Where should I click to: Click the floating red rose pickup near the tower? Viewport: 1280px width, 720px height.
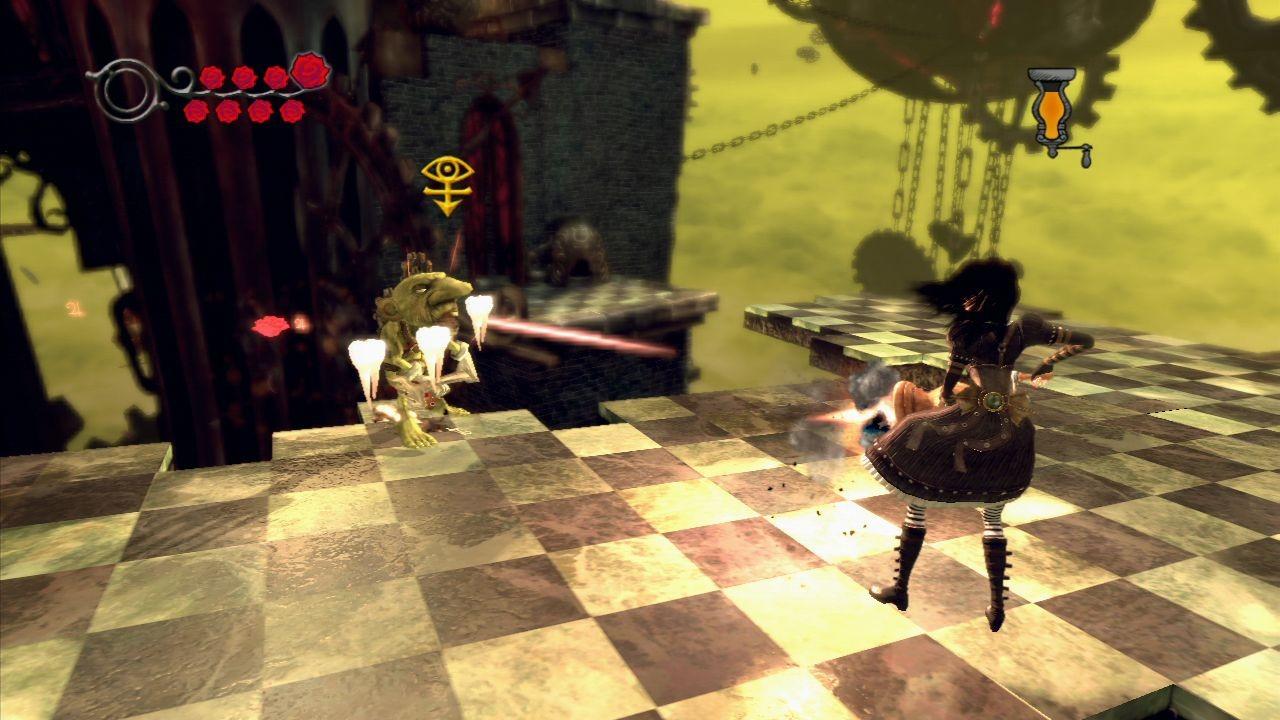[x=268, y=326]
